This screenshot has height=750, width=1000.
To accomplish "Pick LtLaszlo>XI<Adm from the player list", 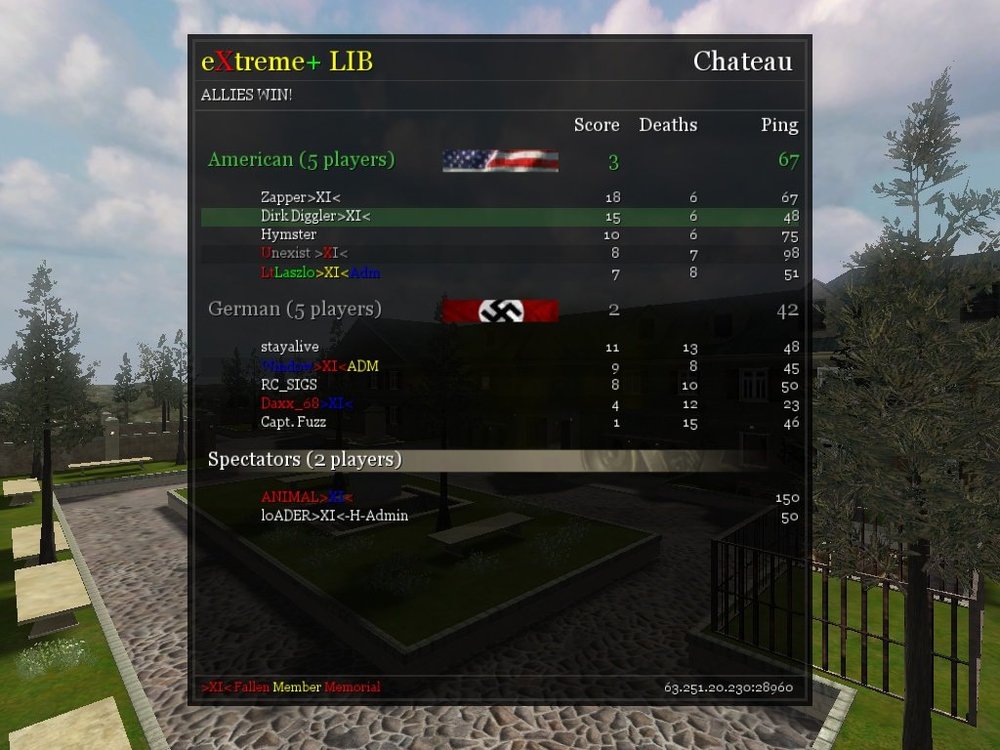I will pyautogui.click(x=320, y=273).
